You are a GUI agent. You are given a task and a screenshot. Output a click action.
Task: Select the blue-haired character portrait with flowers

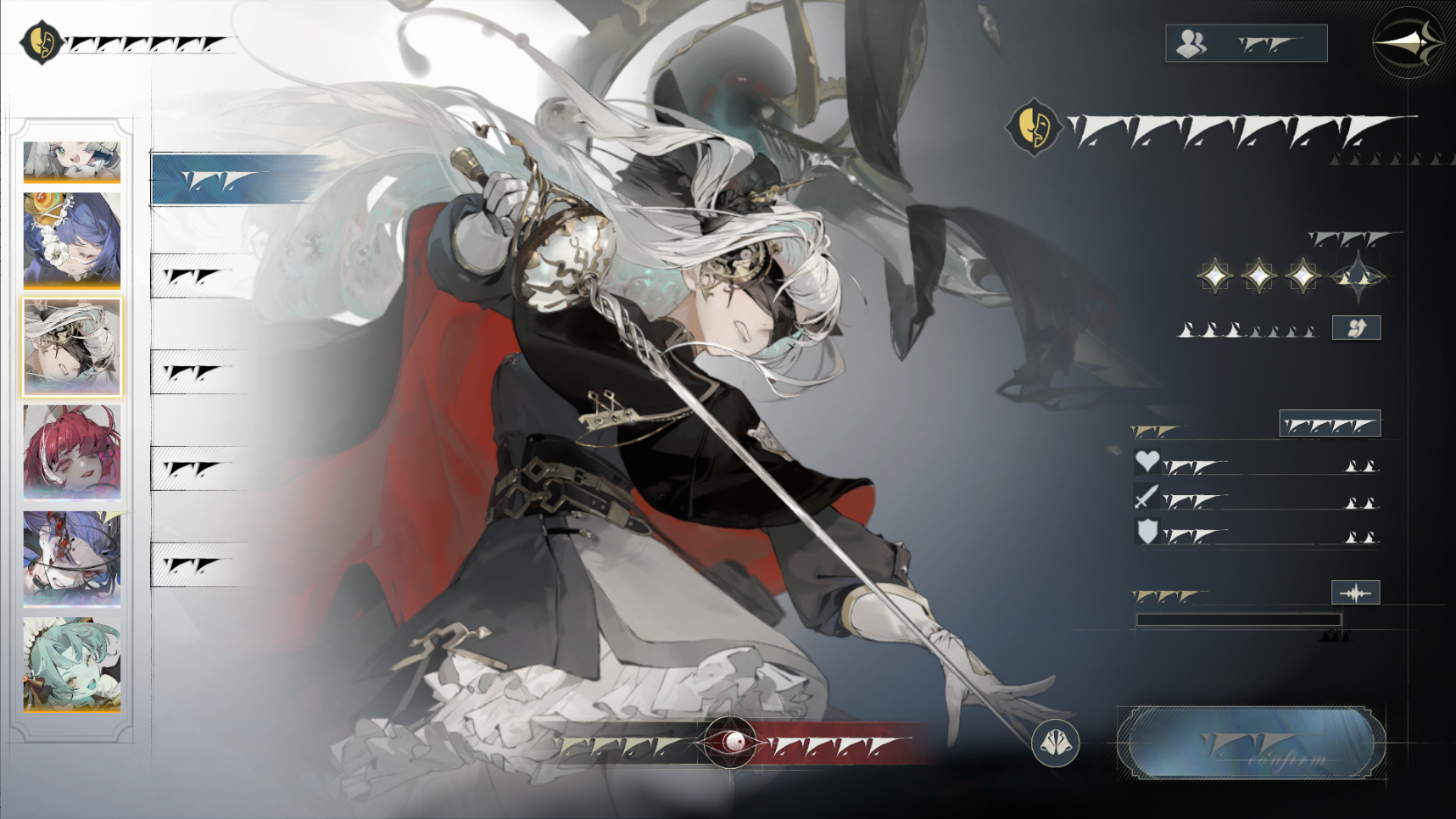tap(72, 240)
